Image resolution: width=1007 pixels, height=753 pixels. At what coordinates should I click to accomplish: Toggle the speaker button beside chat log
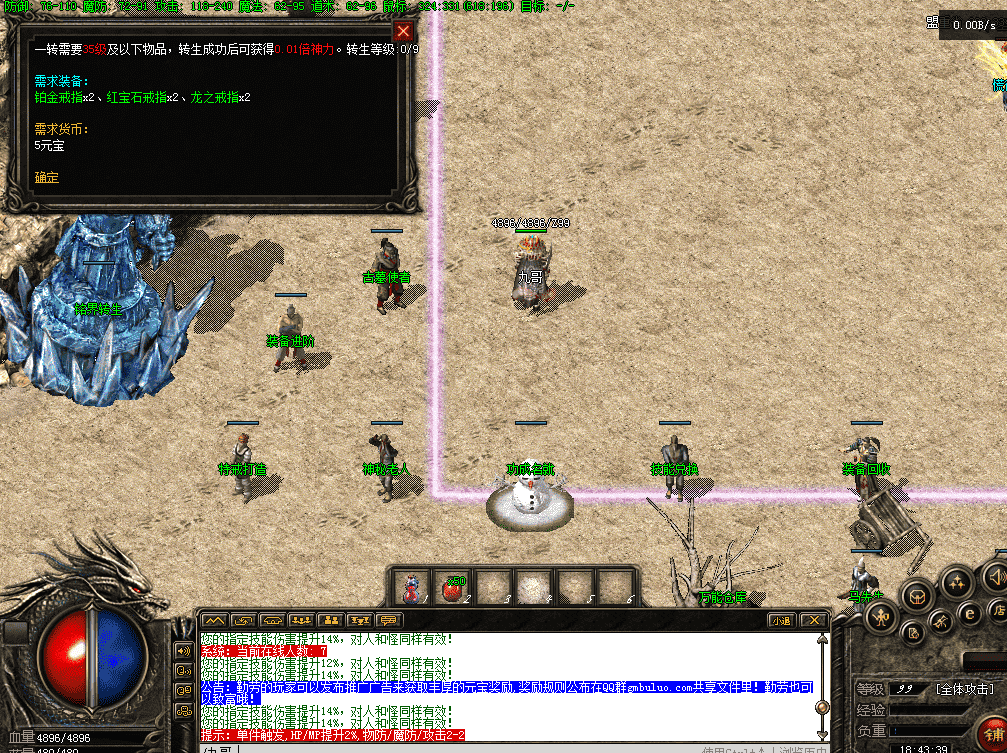pos(184,650)
